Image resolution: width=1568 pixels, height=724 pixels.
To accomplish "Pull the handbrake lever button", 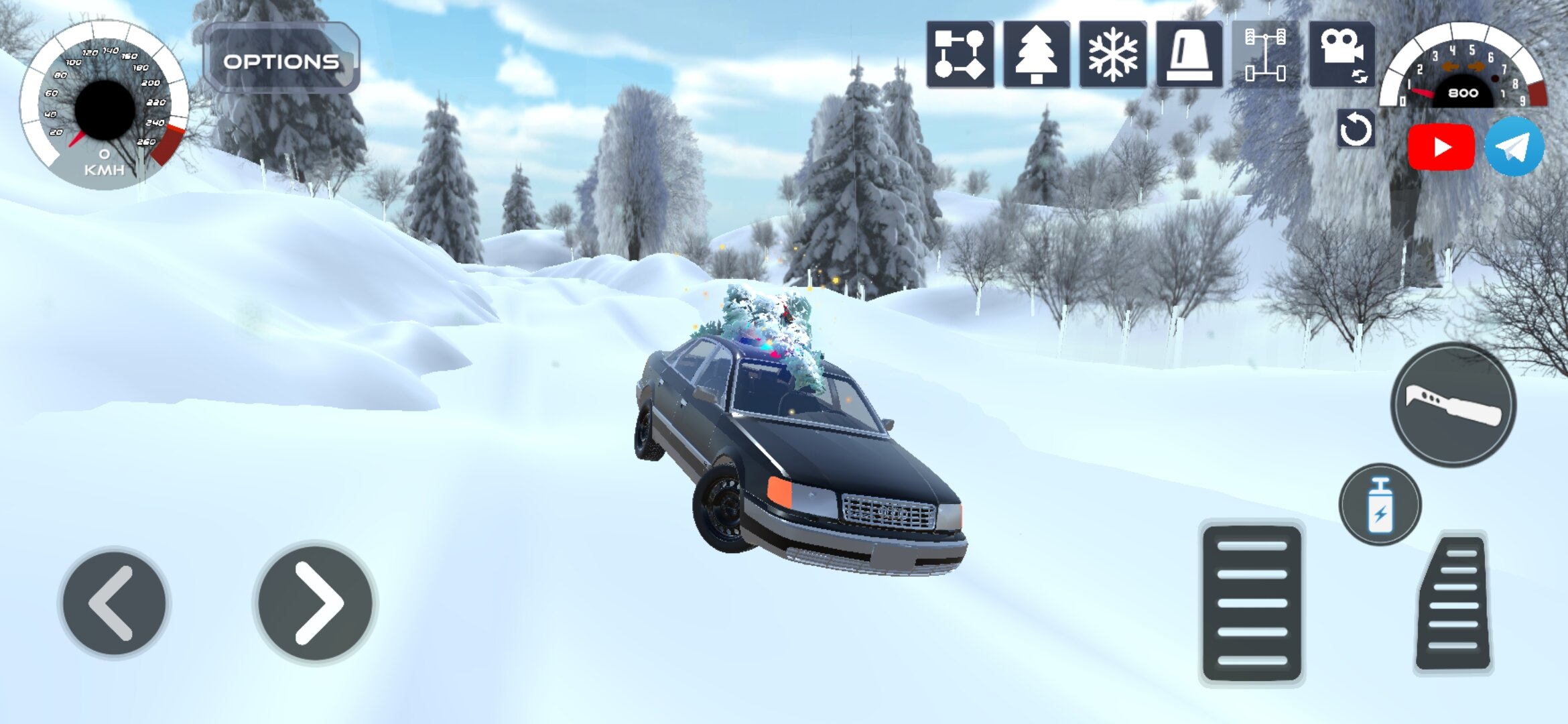I will tap(1453, 404).
